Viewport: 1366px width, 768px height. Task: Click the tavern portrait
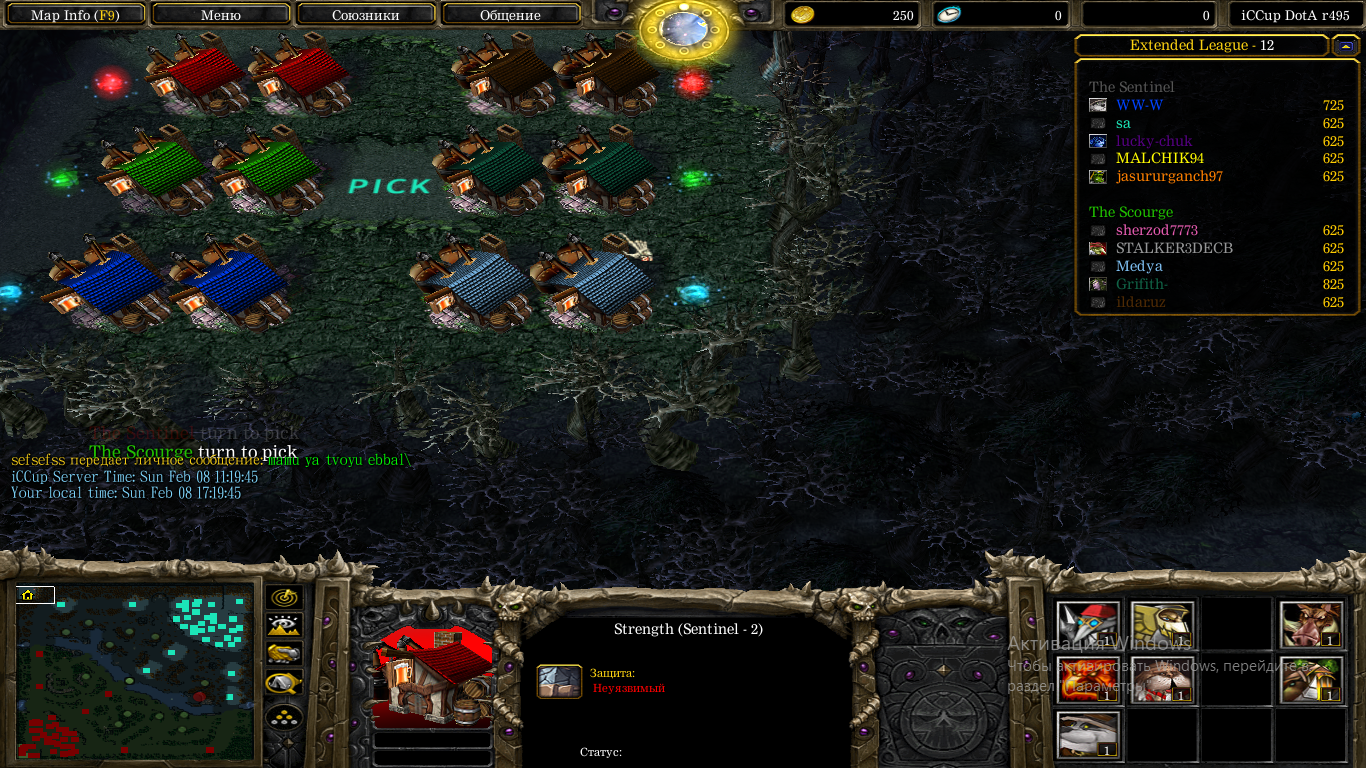(433, 680)
